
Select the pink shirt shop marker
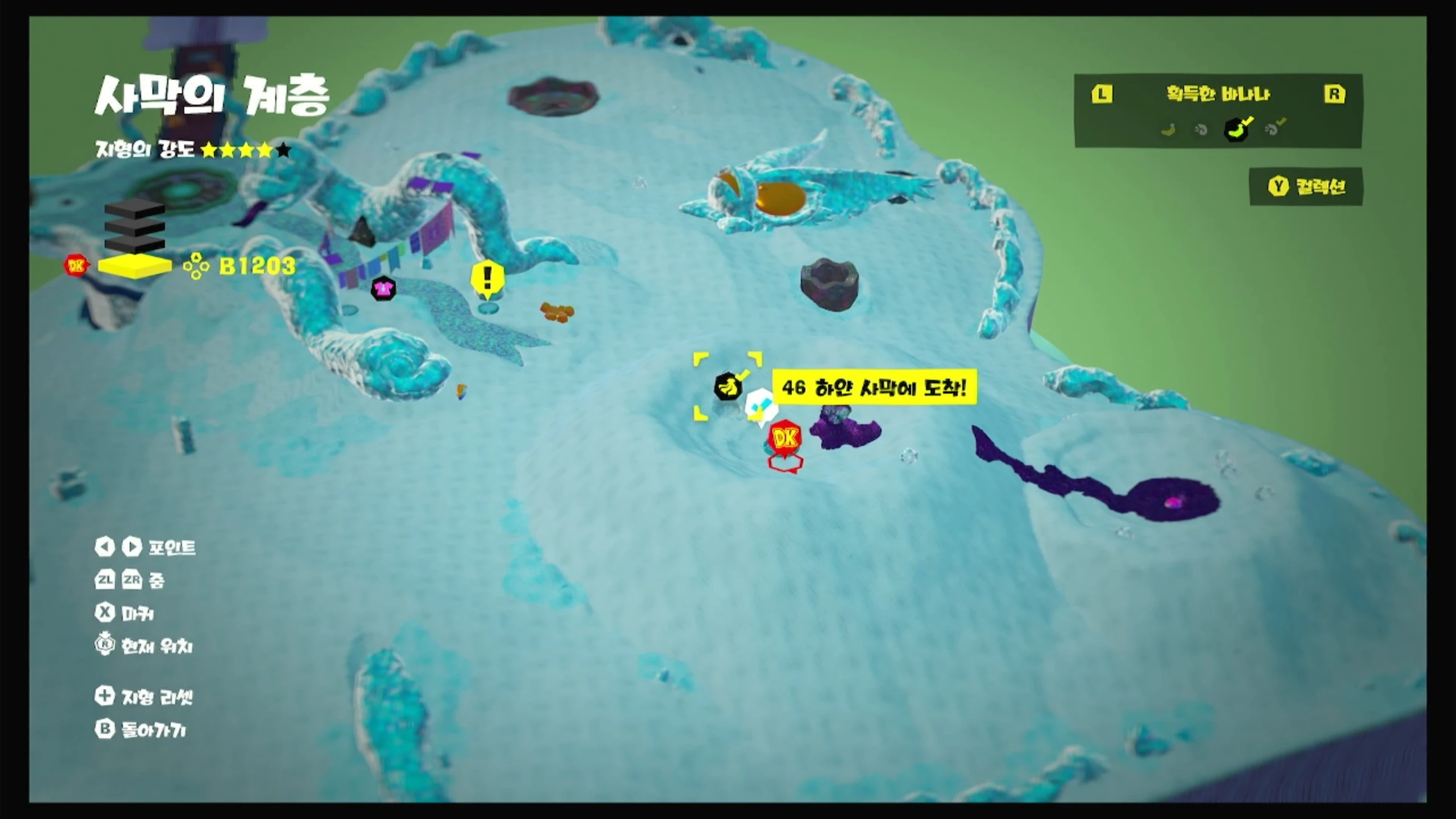(383, 288)
